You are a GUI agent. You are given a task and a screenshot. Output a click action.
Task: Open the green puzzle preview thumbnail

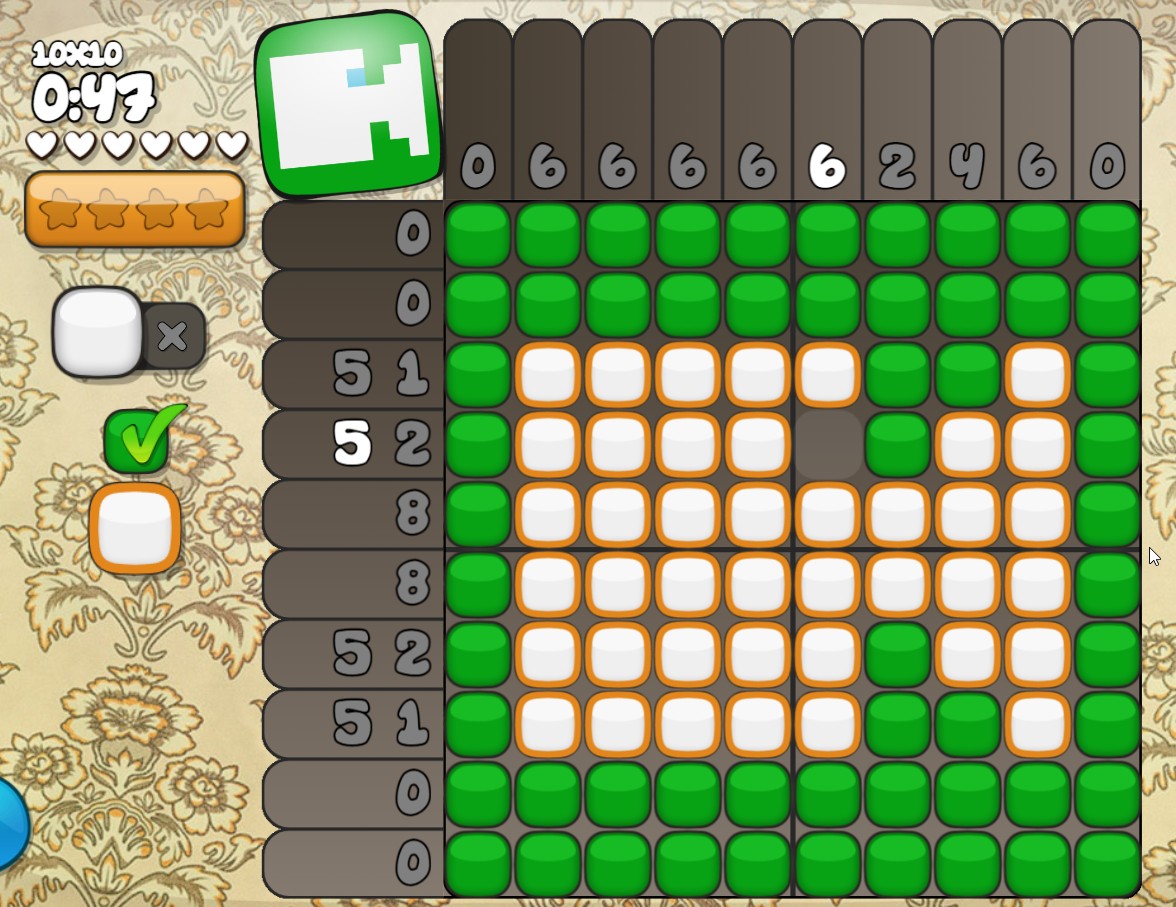[348, 103]
